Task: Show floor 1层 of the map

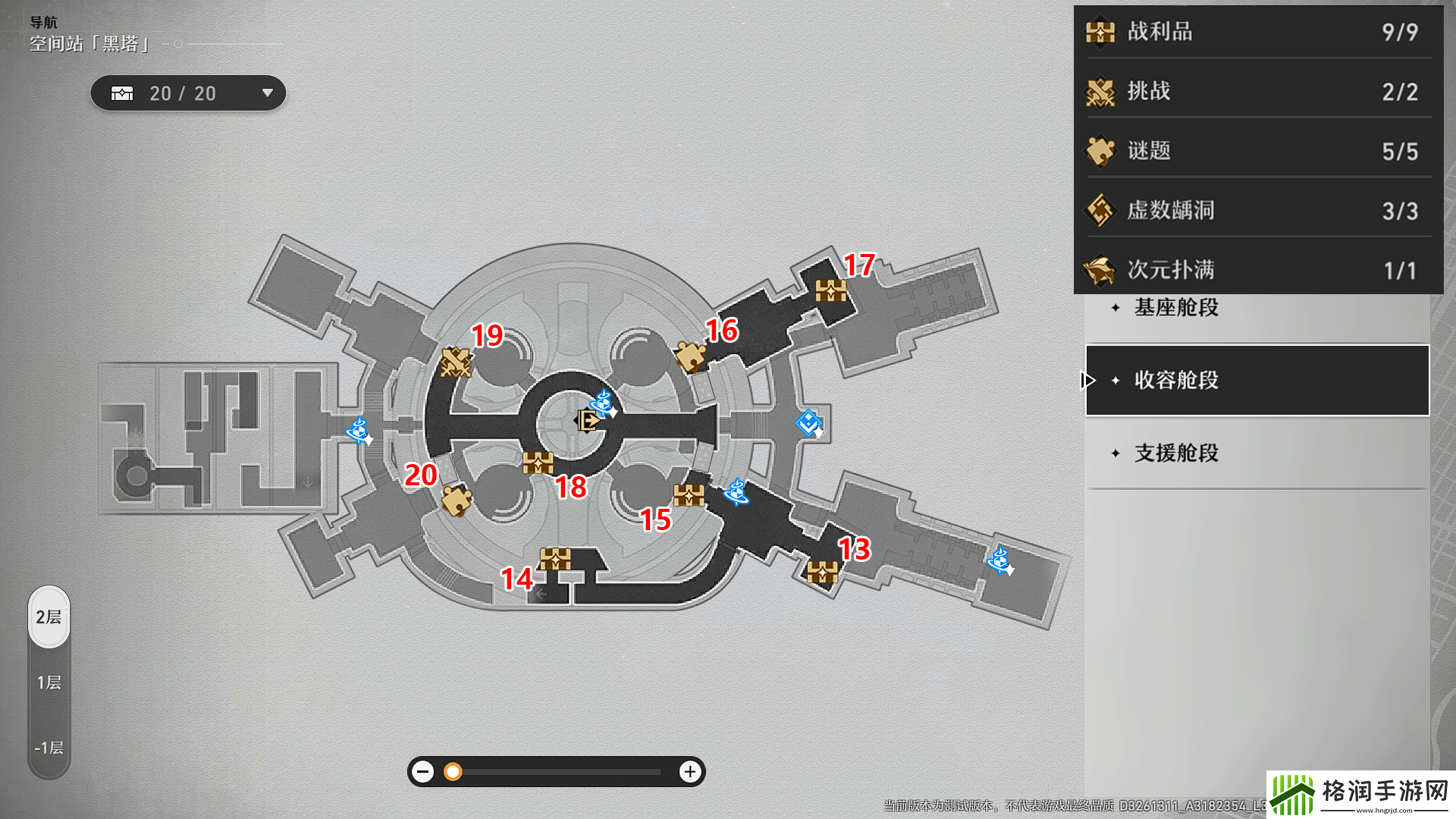Action: point(49,682)
